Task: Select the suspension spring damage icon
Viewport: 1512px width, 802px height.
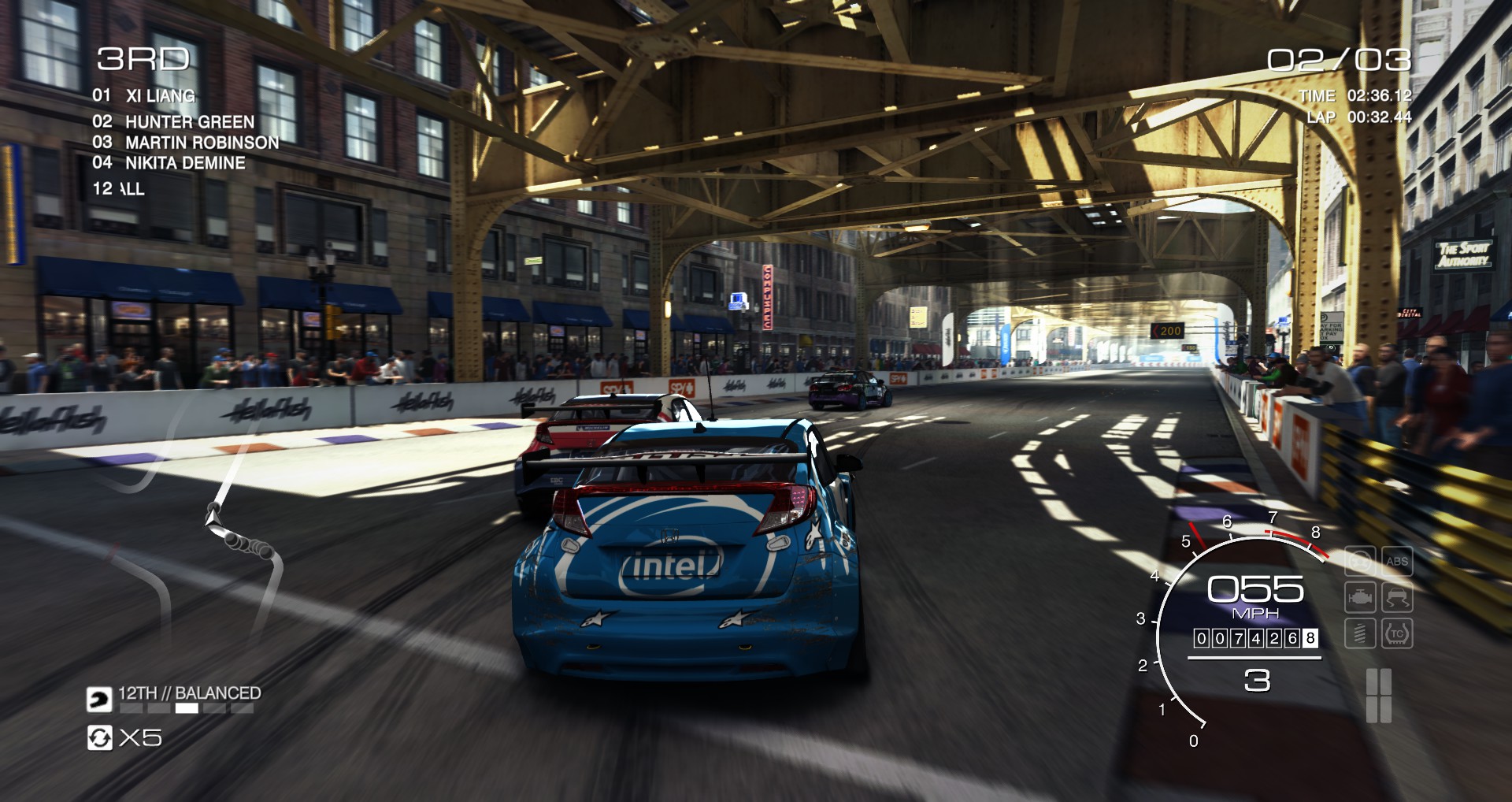Action: pyautogui.click(x=1360, y=633)
